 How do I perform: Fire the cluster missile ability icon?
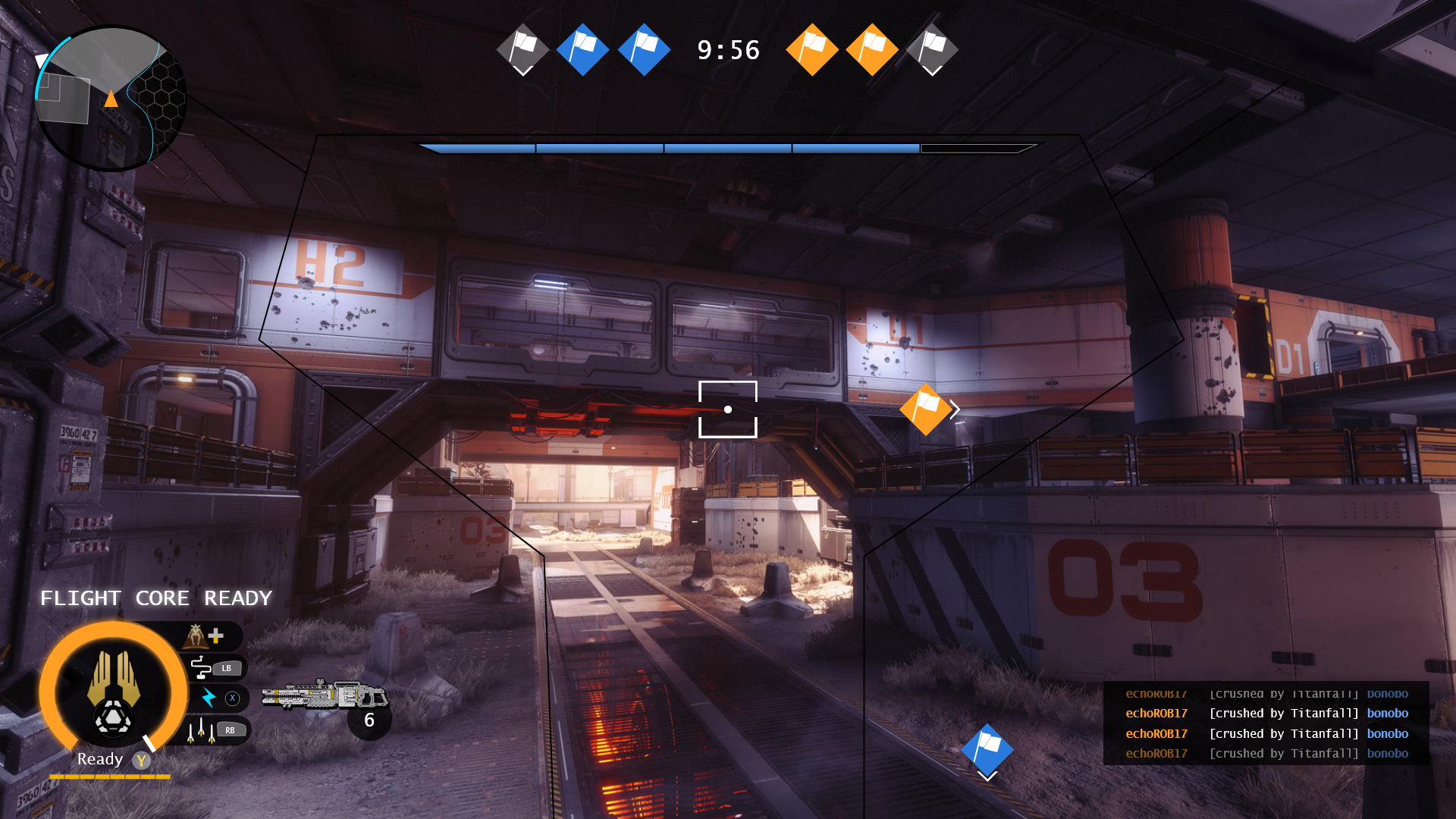click(199, 731)
